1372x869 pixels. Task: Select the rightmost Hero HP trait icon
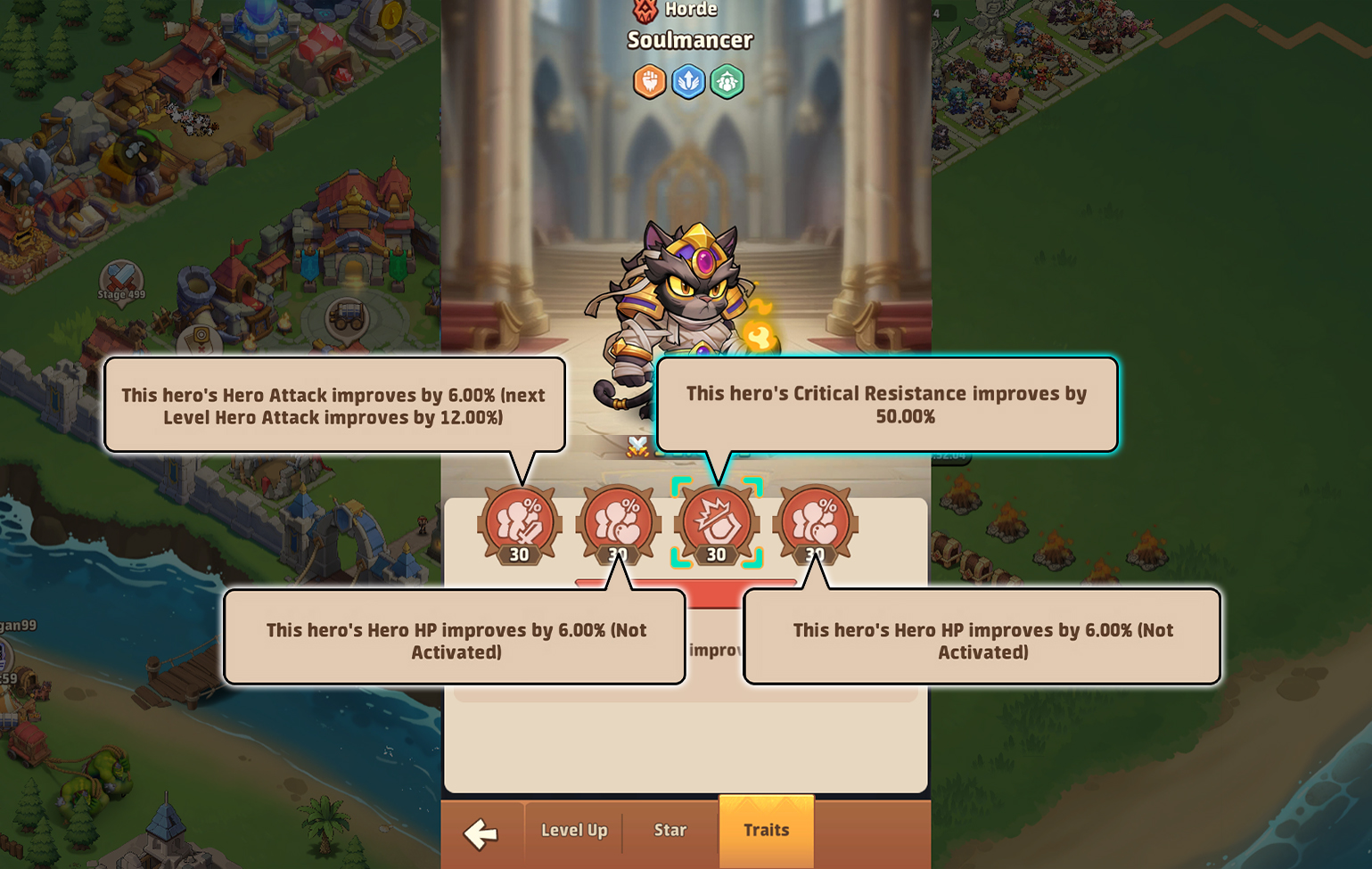[816, 524]
